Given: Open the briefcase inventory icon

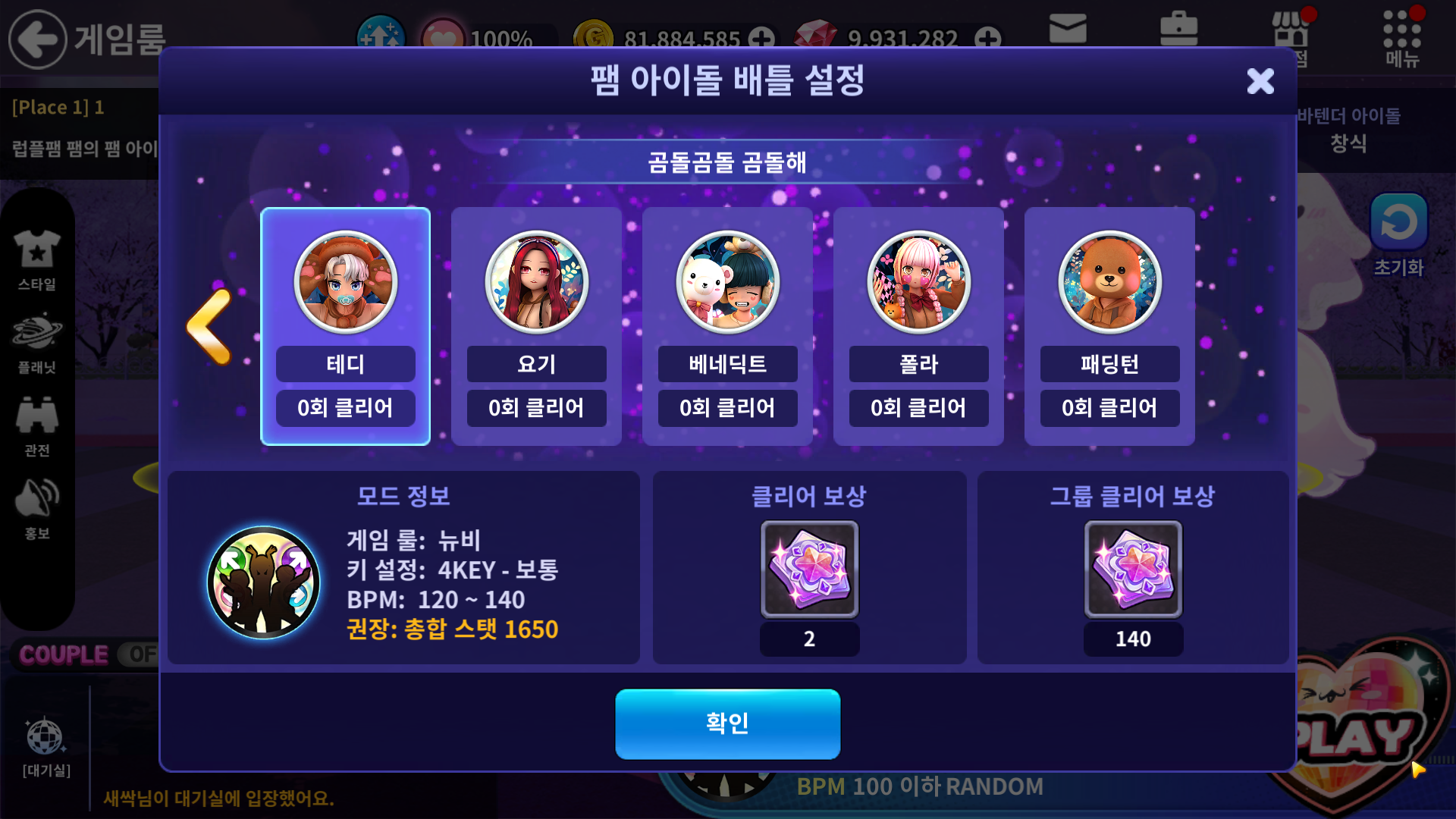Looking at the screenshot, I should (1178, 30).
